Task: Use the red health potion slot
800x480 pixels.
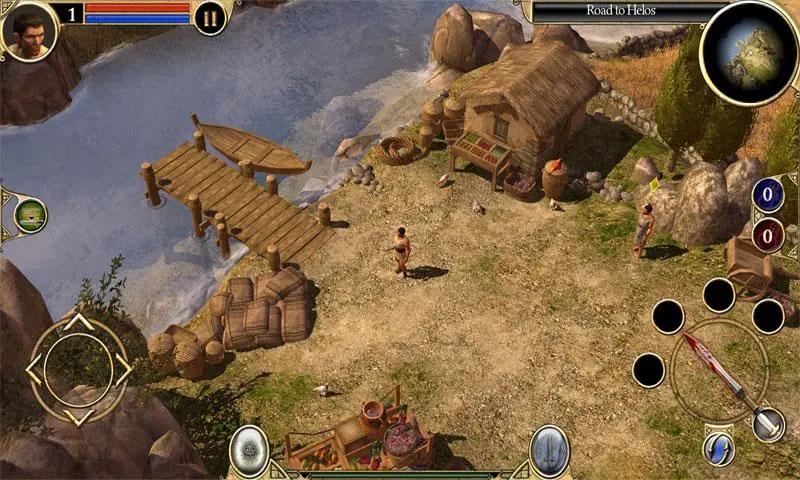Action: click(768, 236)
